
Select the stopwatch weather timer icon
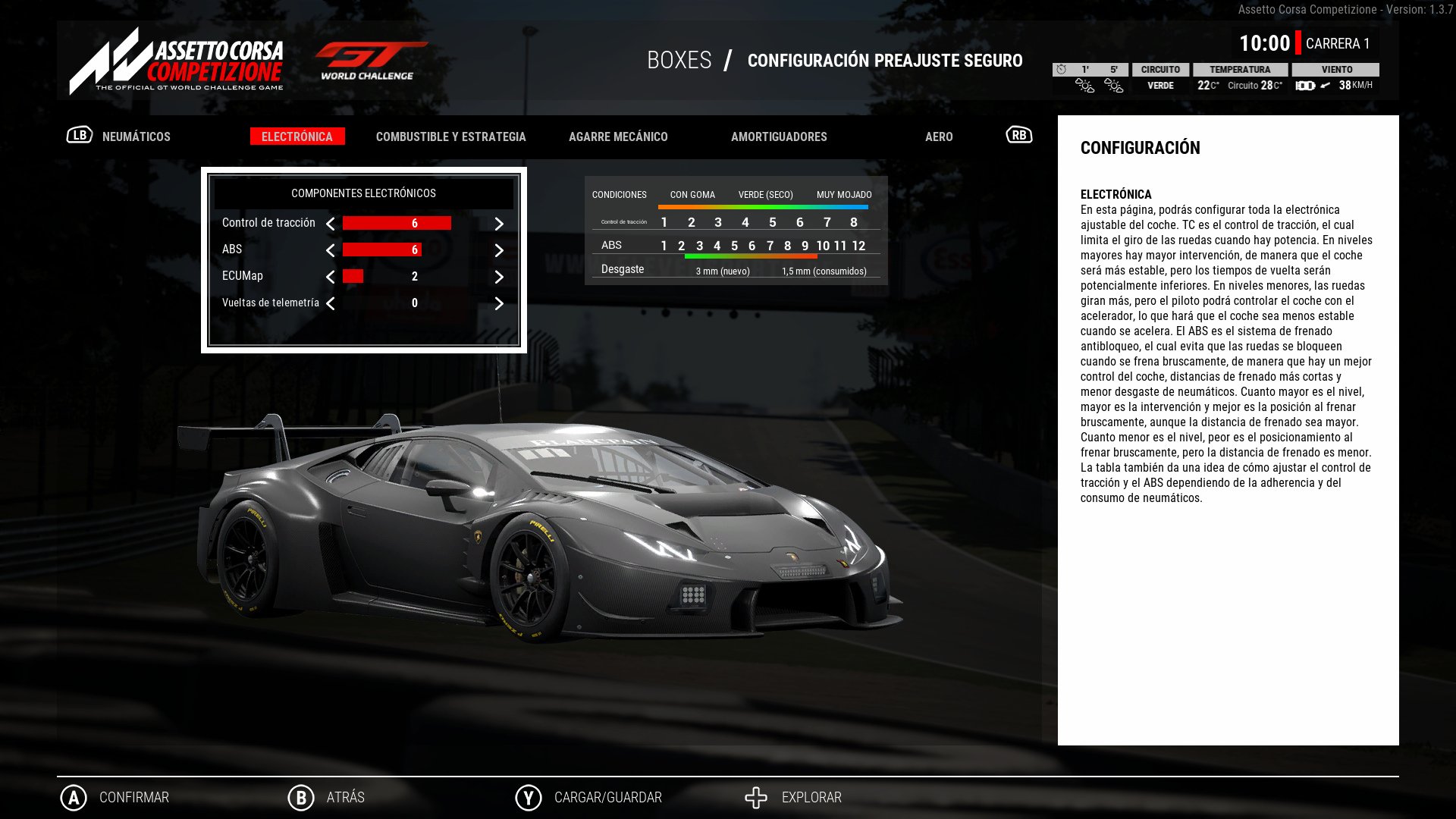point(1061,69)
